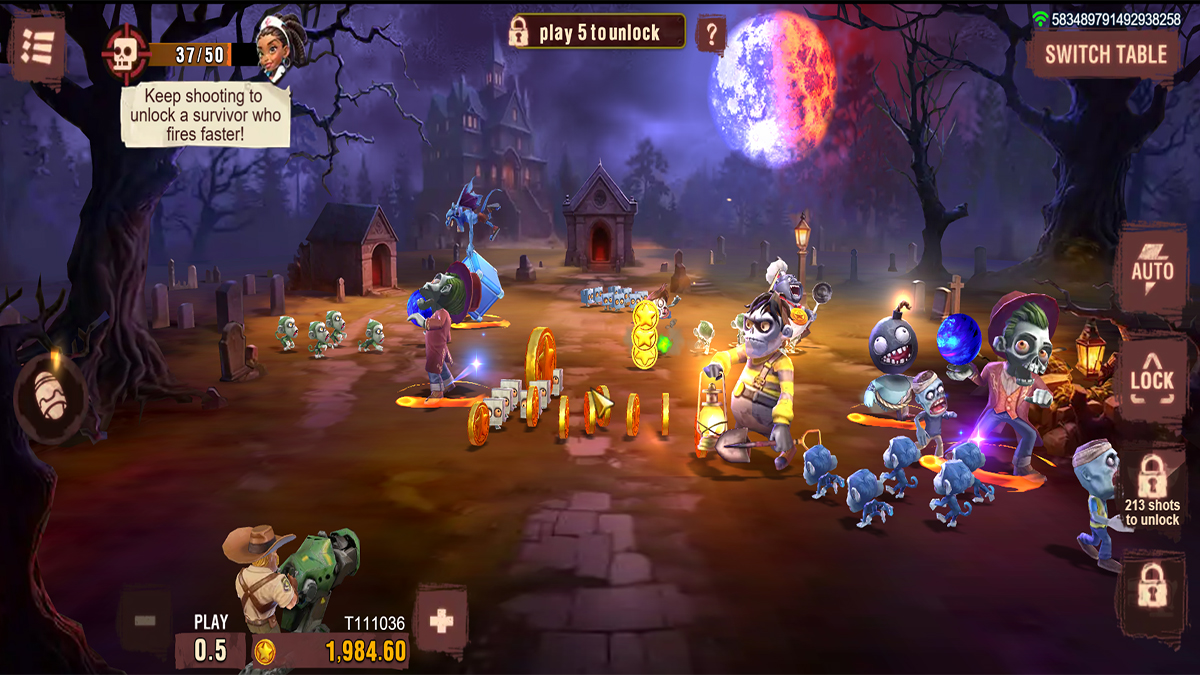Tap the '213 shots to unlock' padlock
The image size is (1200, 675).
click(x=1152, y=488)
